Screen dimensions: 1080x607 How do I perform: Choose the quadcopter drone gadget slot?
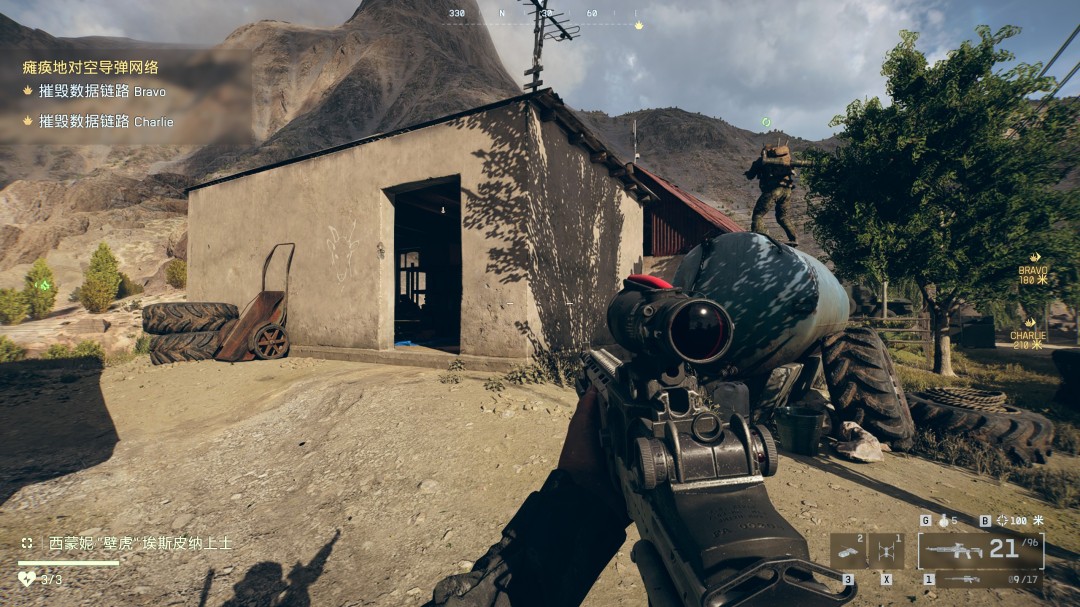point(886,551)
